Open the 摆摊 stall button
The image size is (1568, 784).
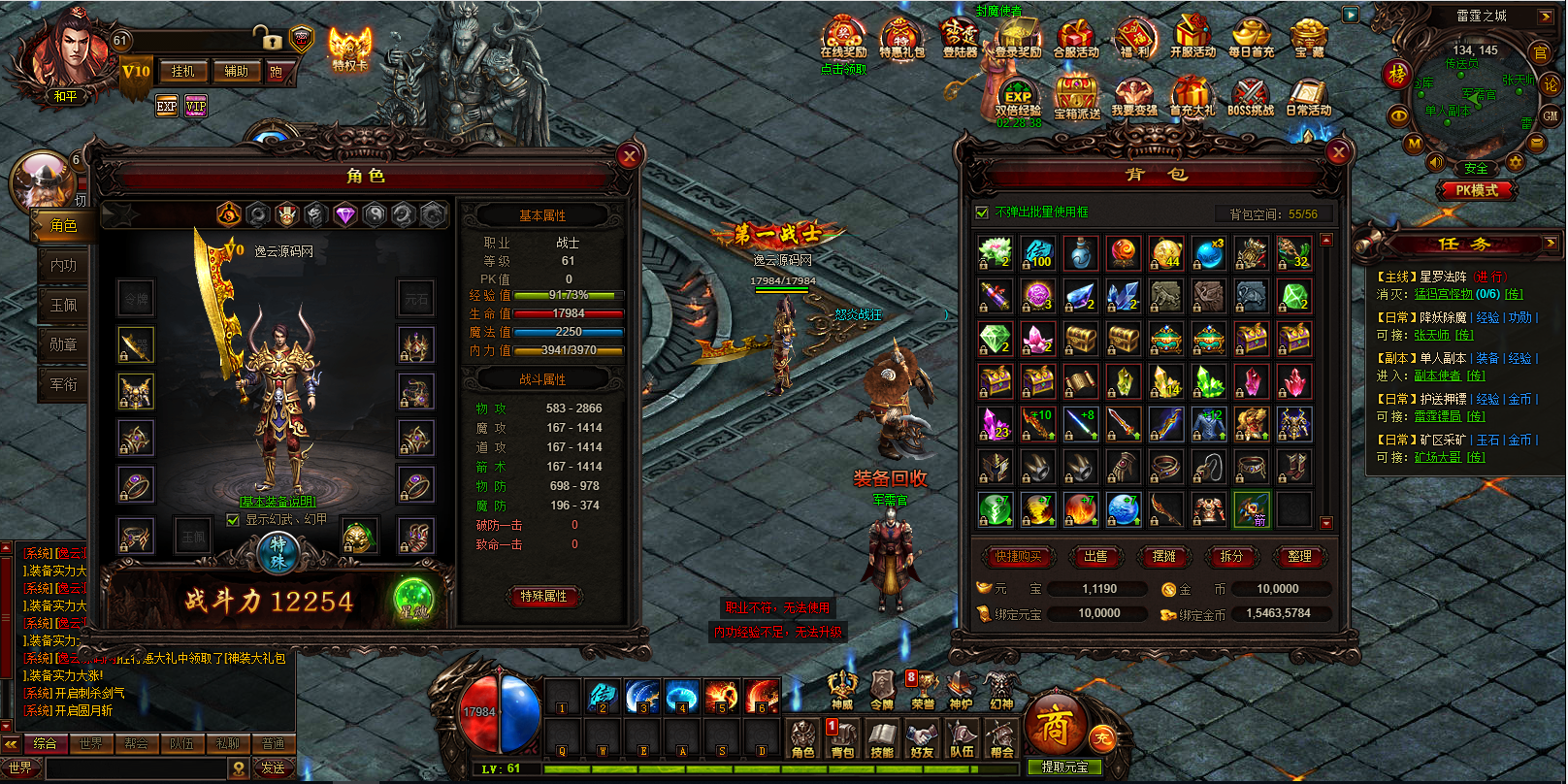coord(1163,556)
